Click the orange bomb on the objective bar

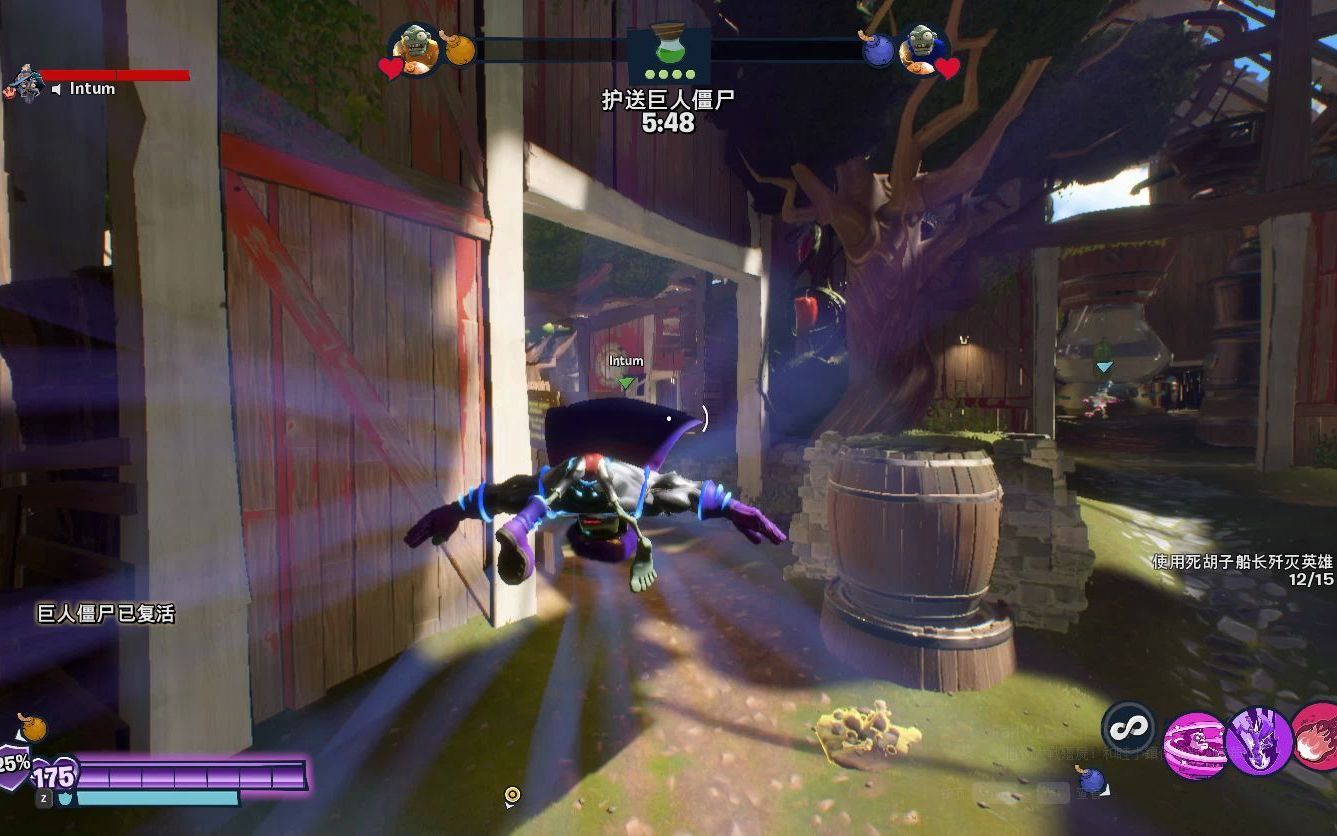coord(459,48)
